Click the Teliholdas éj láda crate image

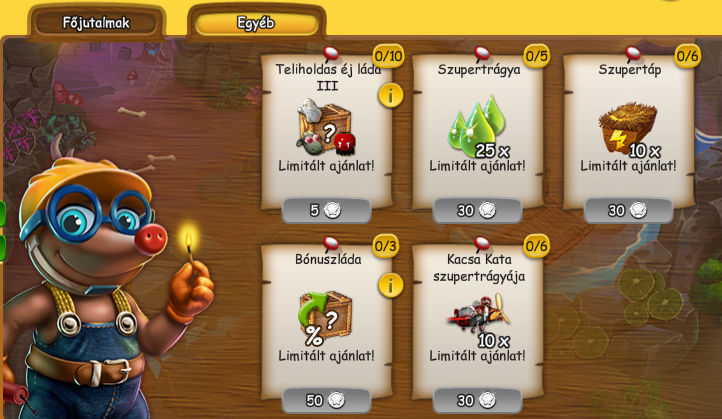(x=324, y=127)
